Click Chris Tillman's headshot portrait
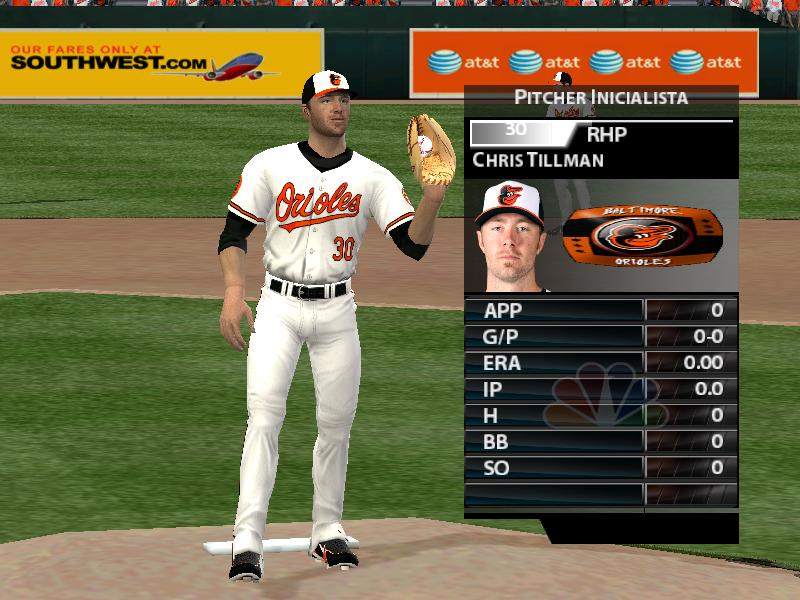800x600 pixels. pyautogui.click(x=509, y=236)
